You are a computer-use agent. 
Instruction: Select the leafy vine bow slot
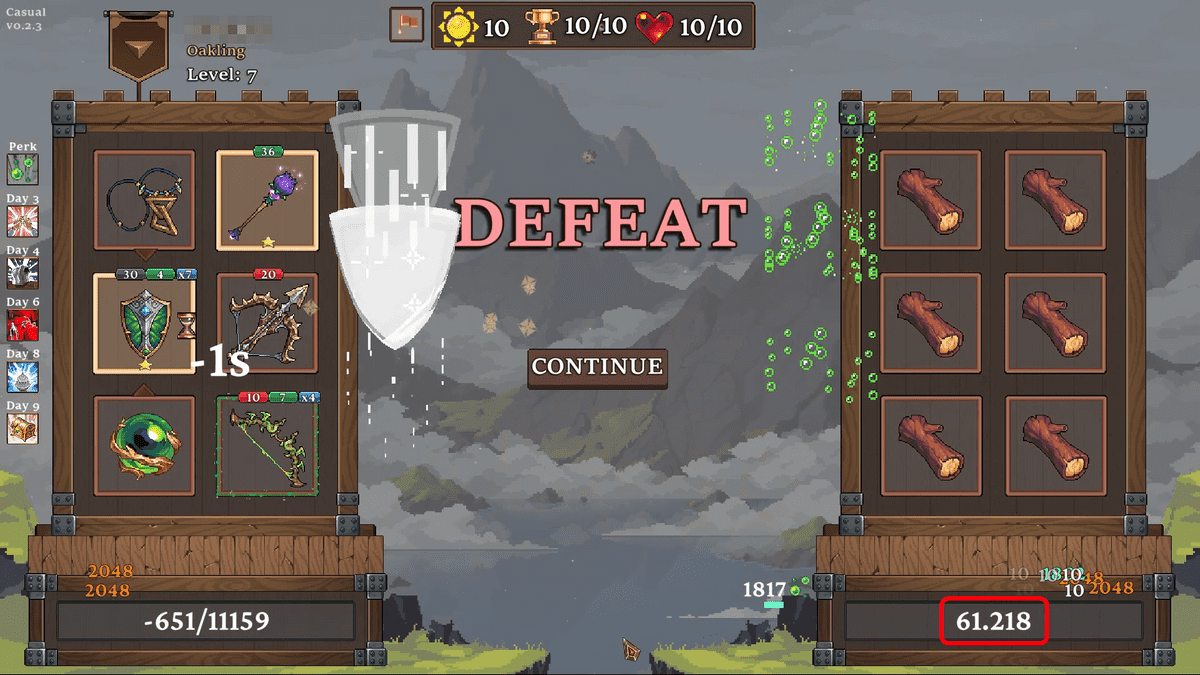pos(267,446)
